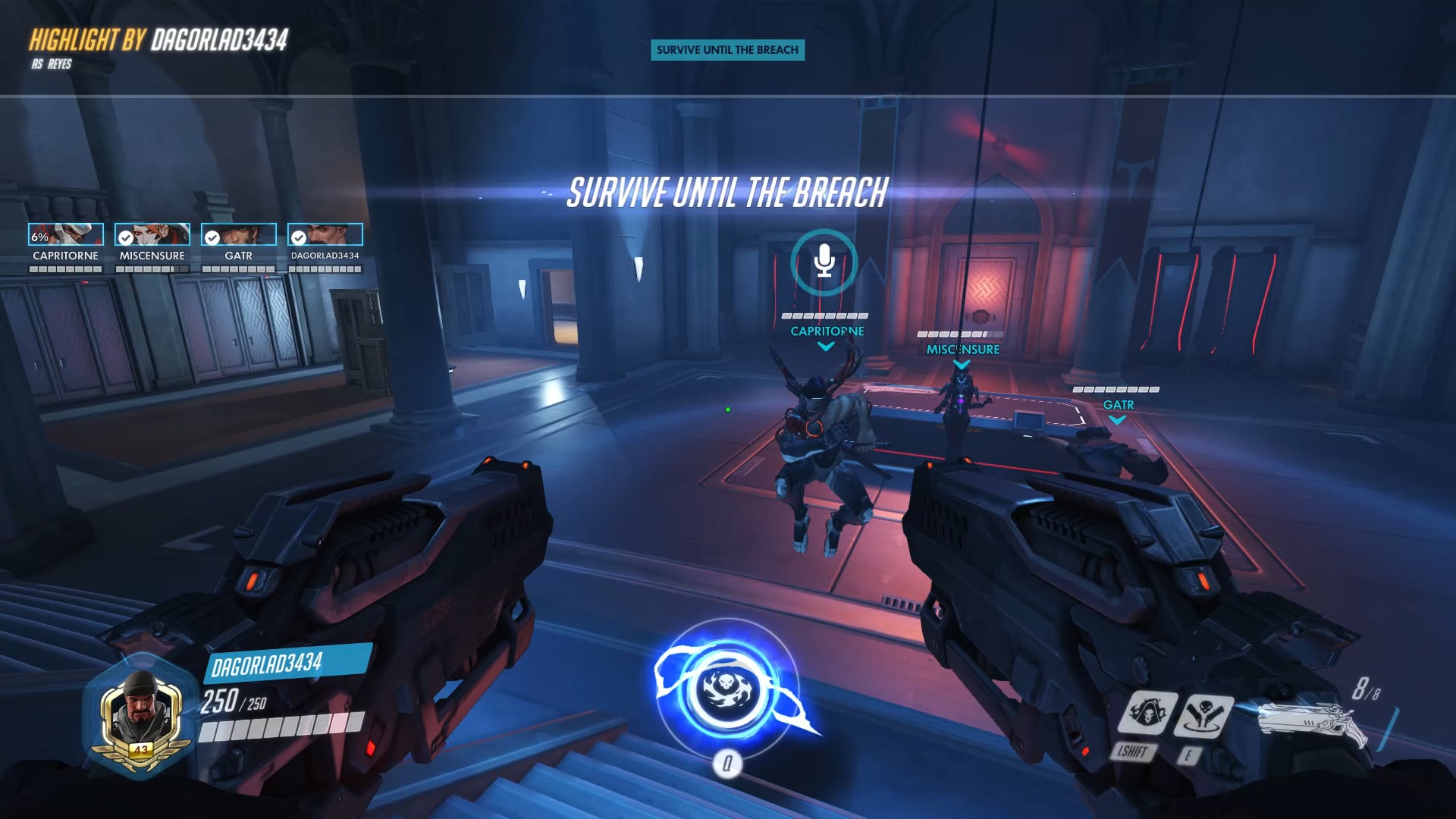Select Miscensure's team portrait
Viewport: 1456px width, 819px height.
click(152, 234)
